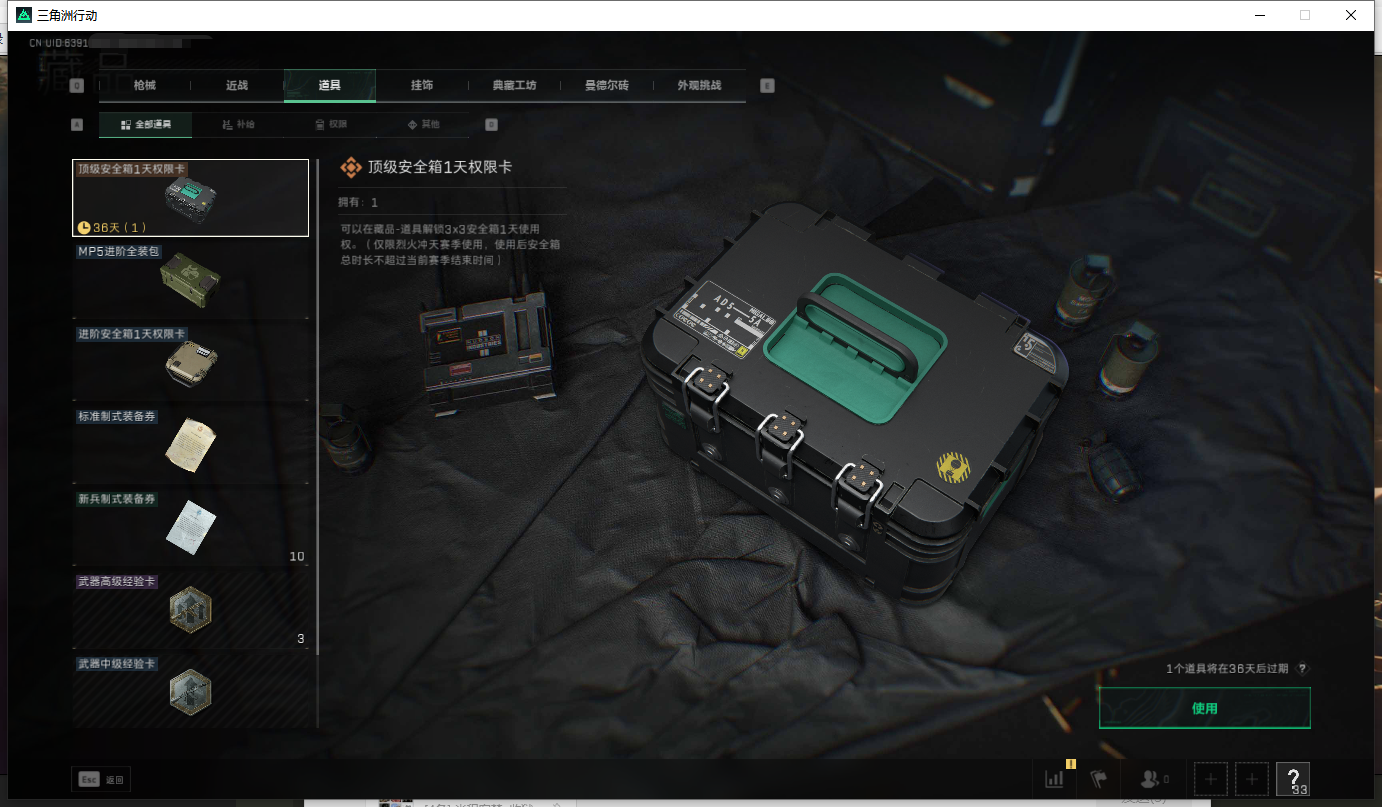Image resolution: width=1382 pixels, height=807 pixels.
Task: Select the 武器中级经验卡 item
Action: (x=190, y=690)
